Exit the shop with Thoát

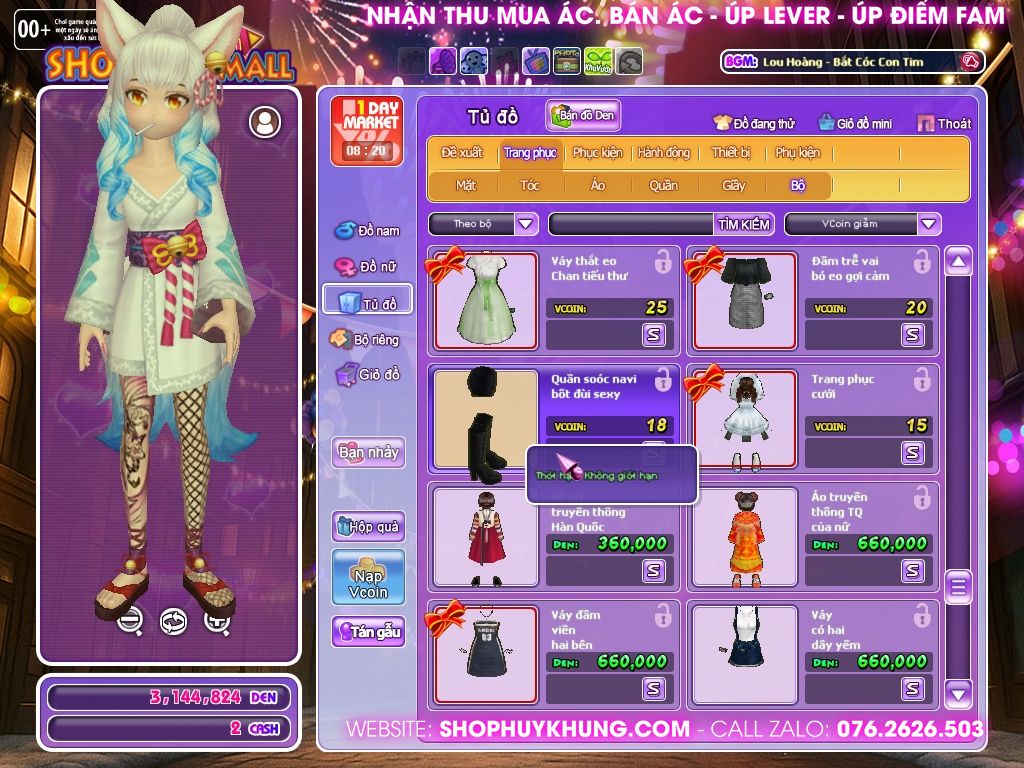point(944,123)
